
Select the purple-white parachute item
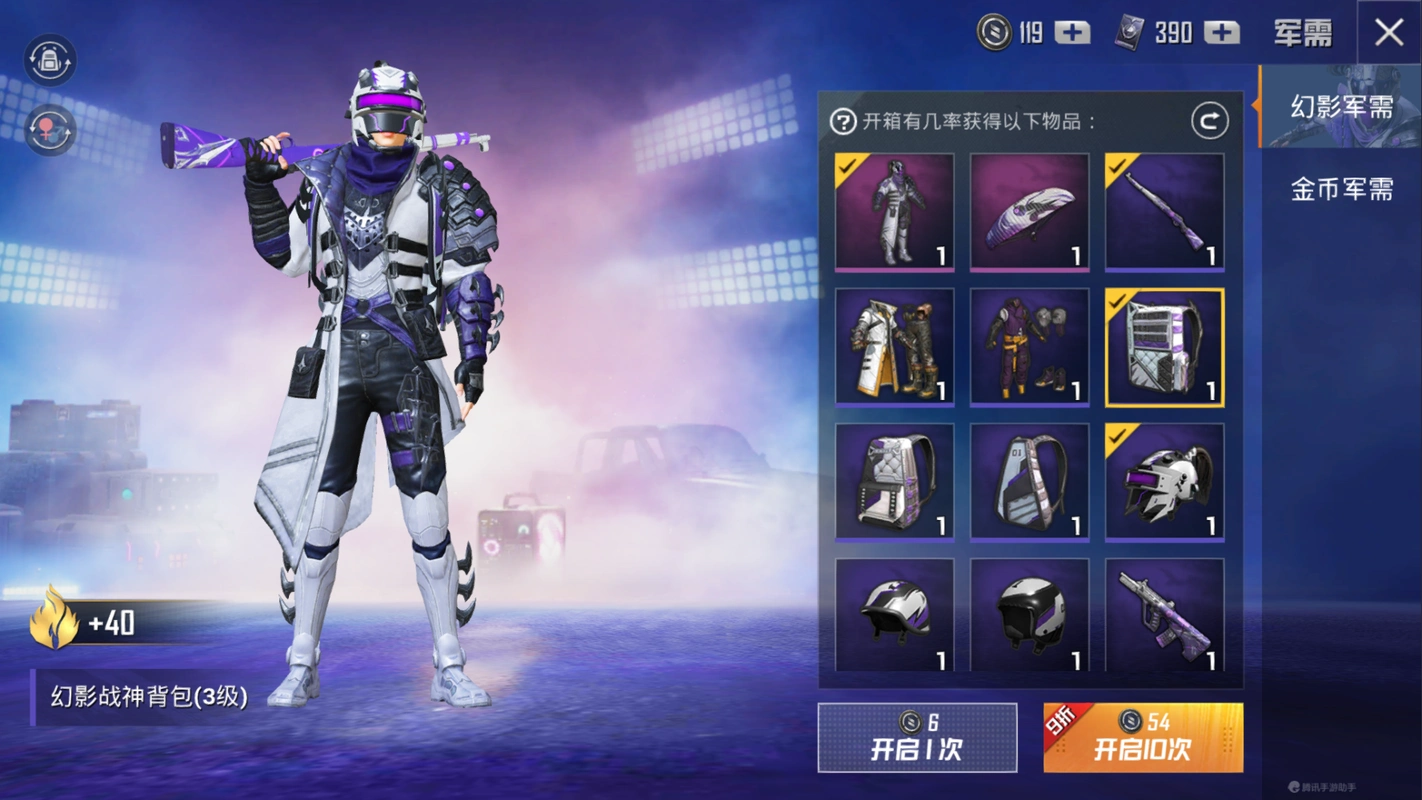pos(1029,212)
